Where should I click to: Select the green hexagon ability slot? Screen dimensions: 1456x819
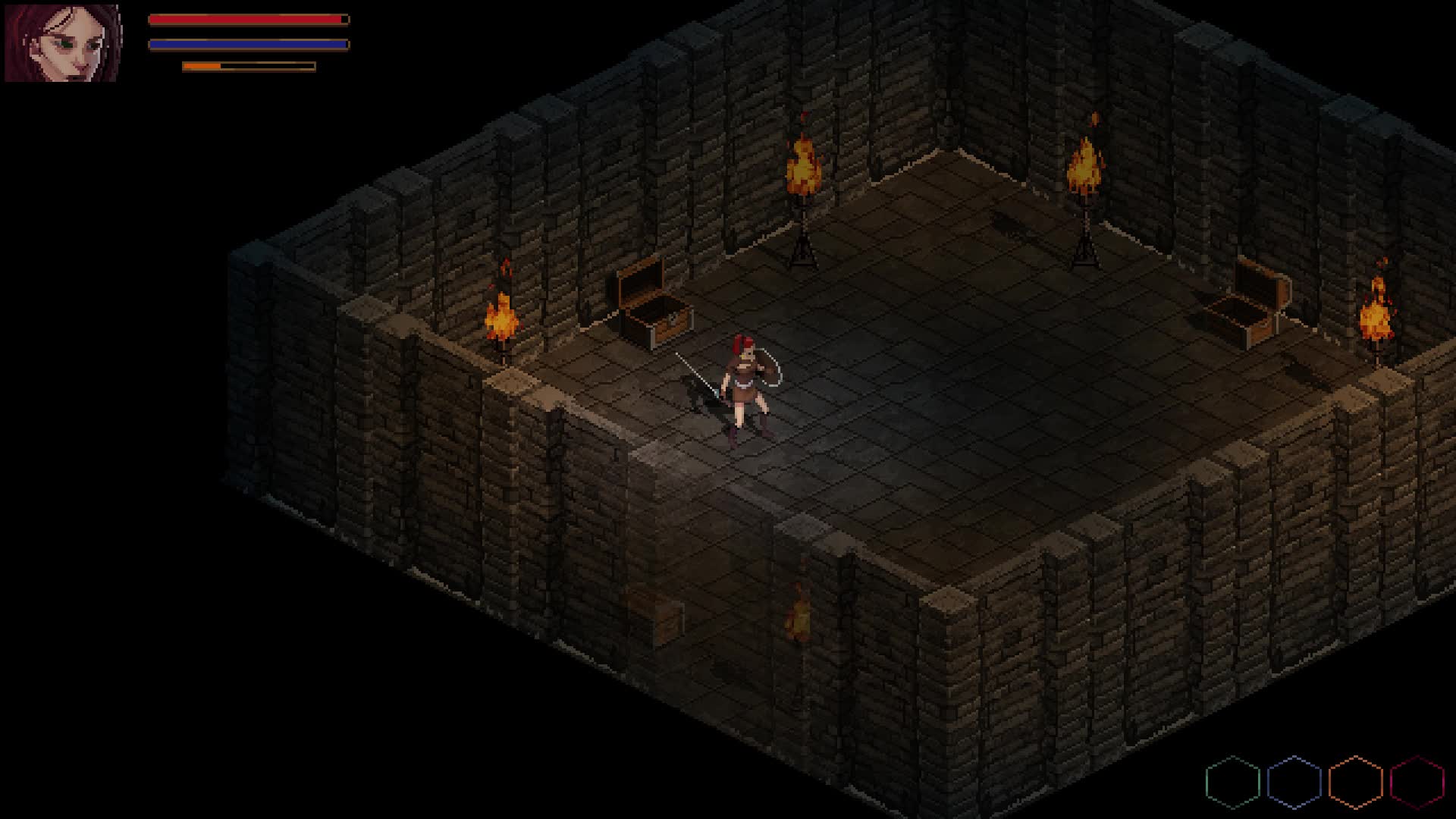[1232, 782]
